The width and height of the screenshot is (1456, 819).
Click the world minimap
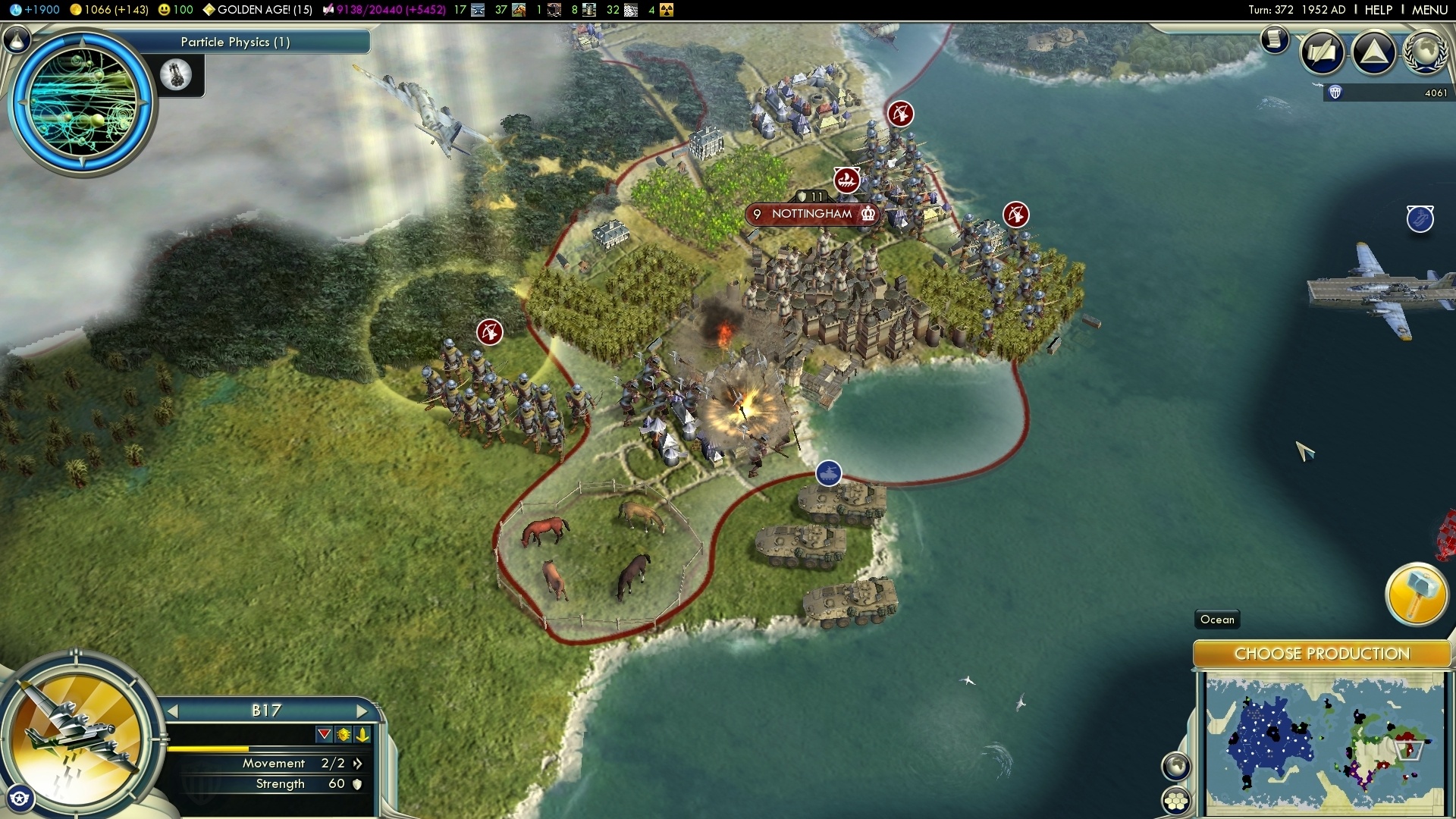coord(1325,745)
